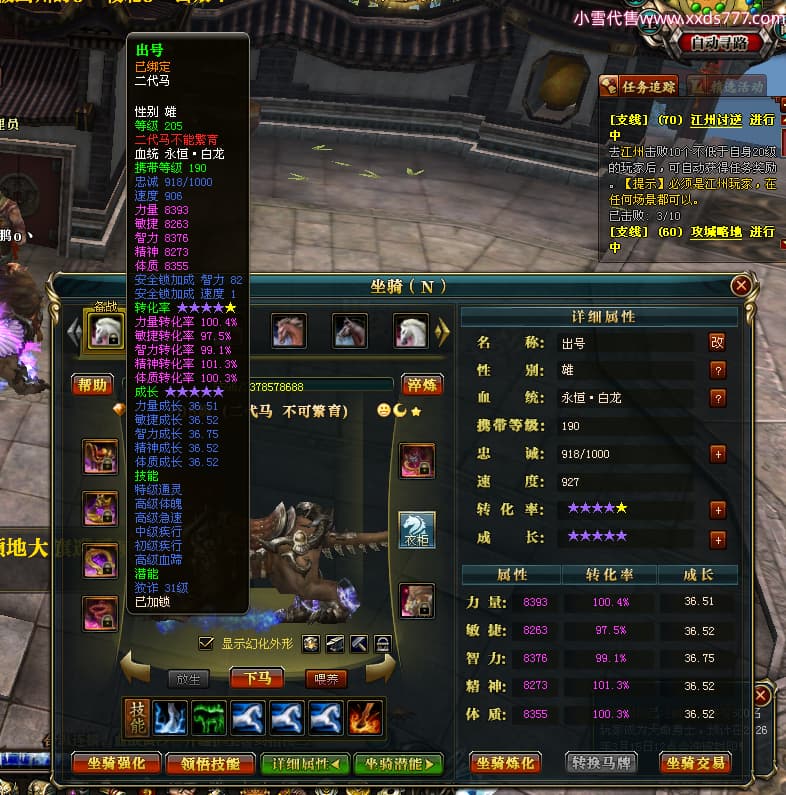Open the 帮助 help button
Image resolution: width=786 pixels, height=795 pixels.
92,385
